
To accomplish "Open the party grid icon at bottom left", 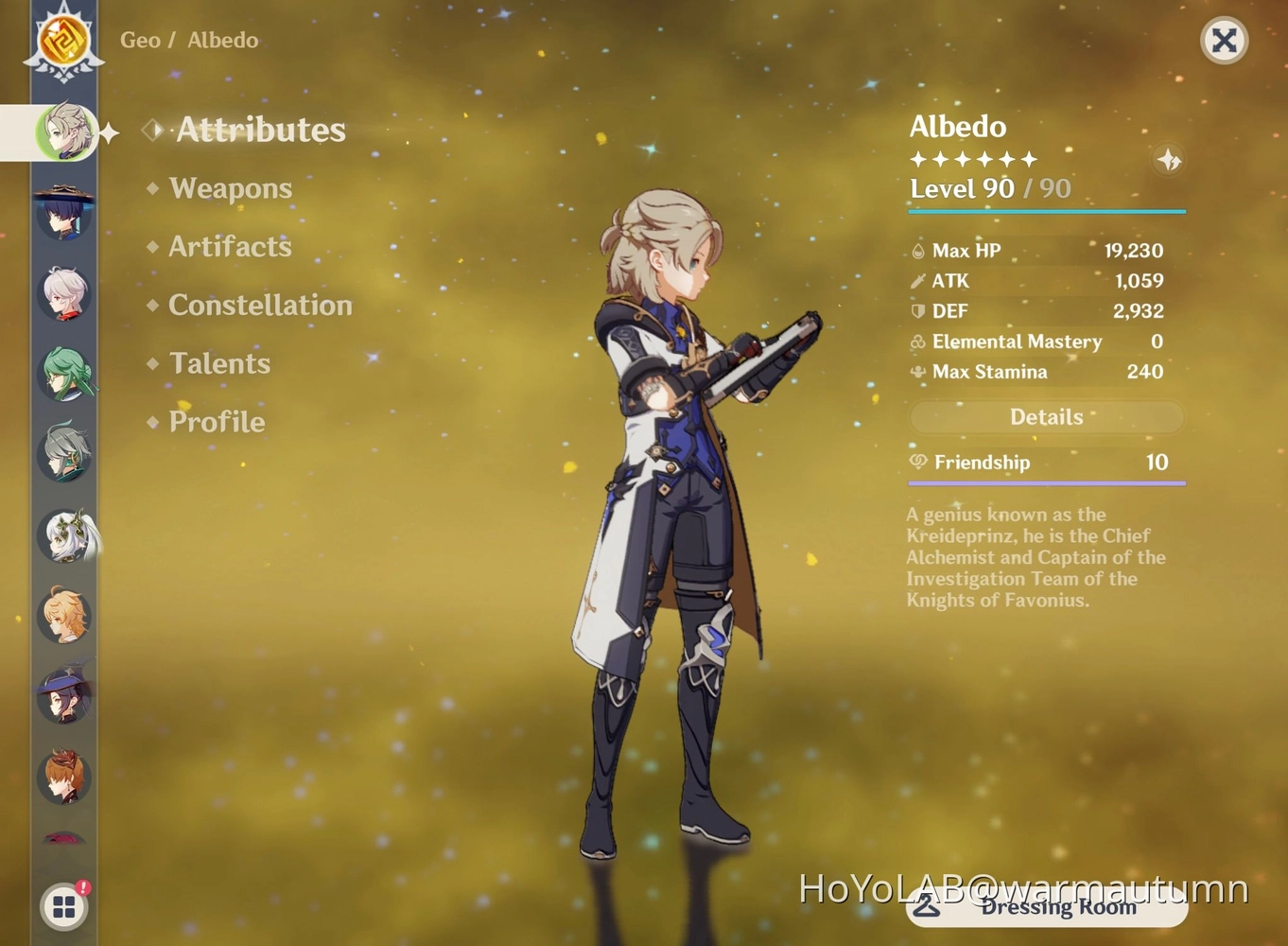I will click(x=62, y=905).
